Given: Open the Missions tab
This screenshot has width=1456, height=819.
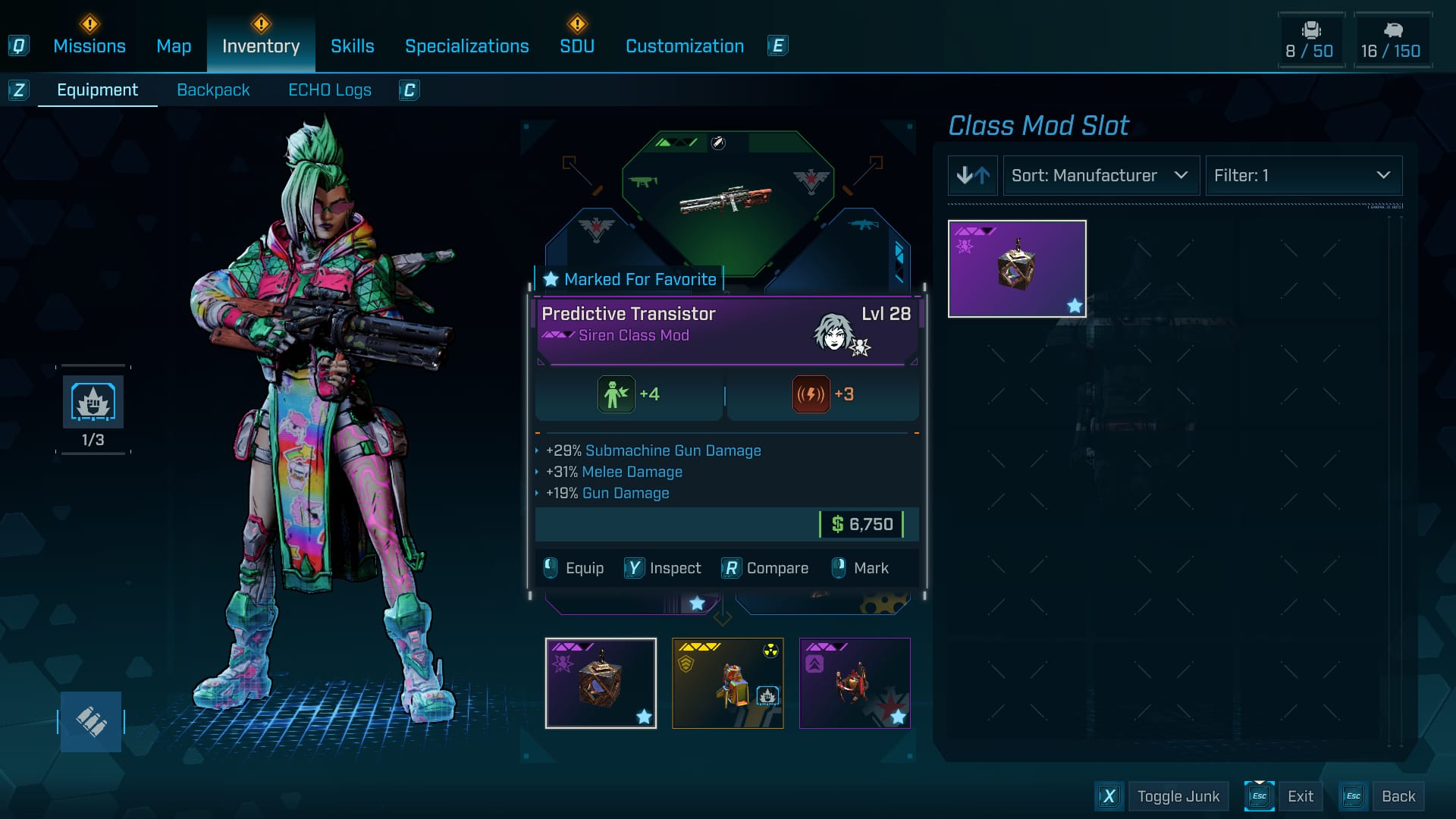Looking at the screenshot, I should (x=89, y=46).
